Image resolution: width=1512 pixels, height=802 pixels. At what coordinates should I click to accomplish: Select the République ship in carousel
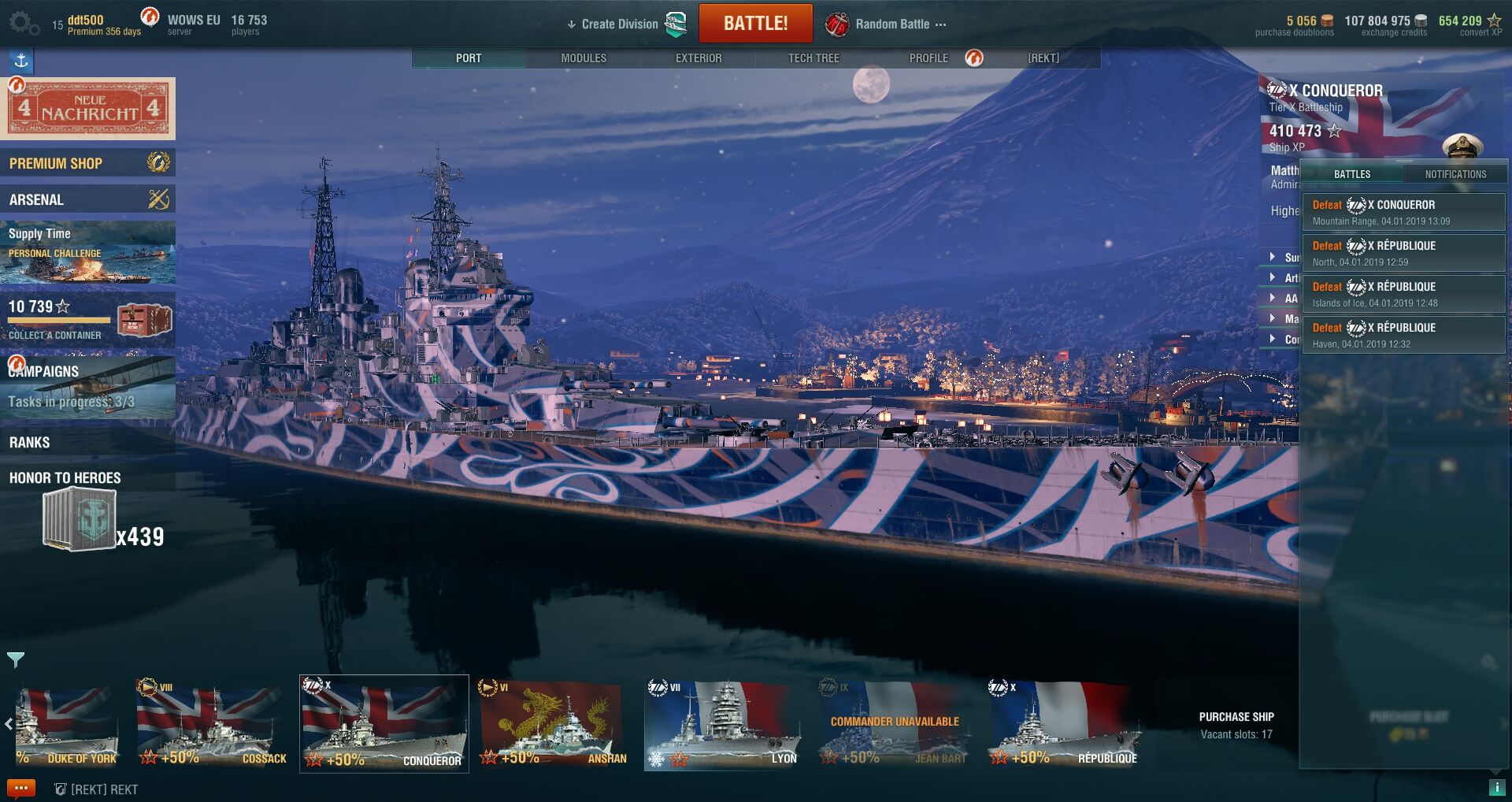1065,725
